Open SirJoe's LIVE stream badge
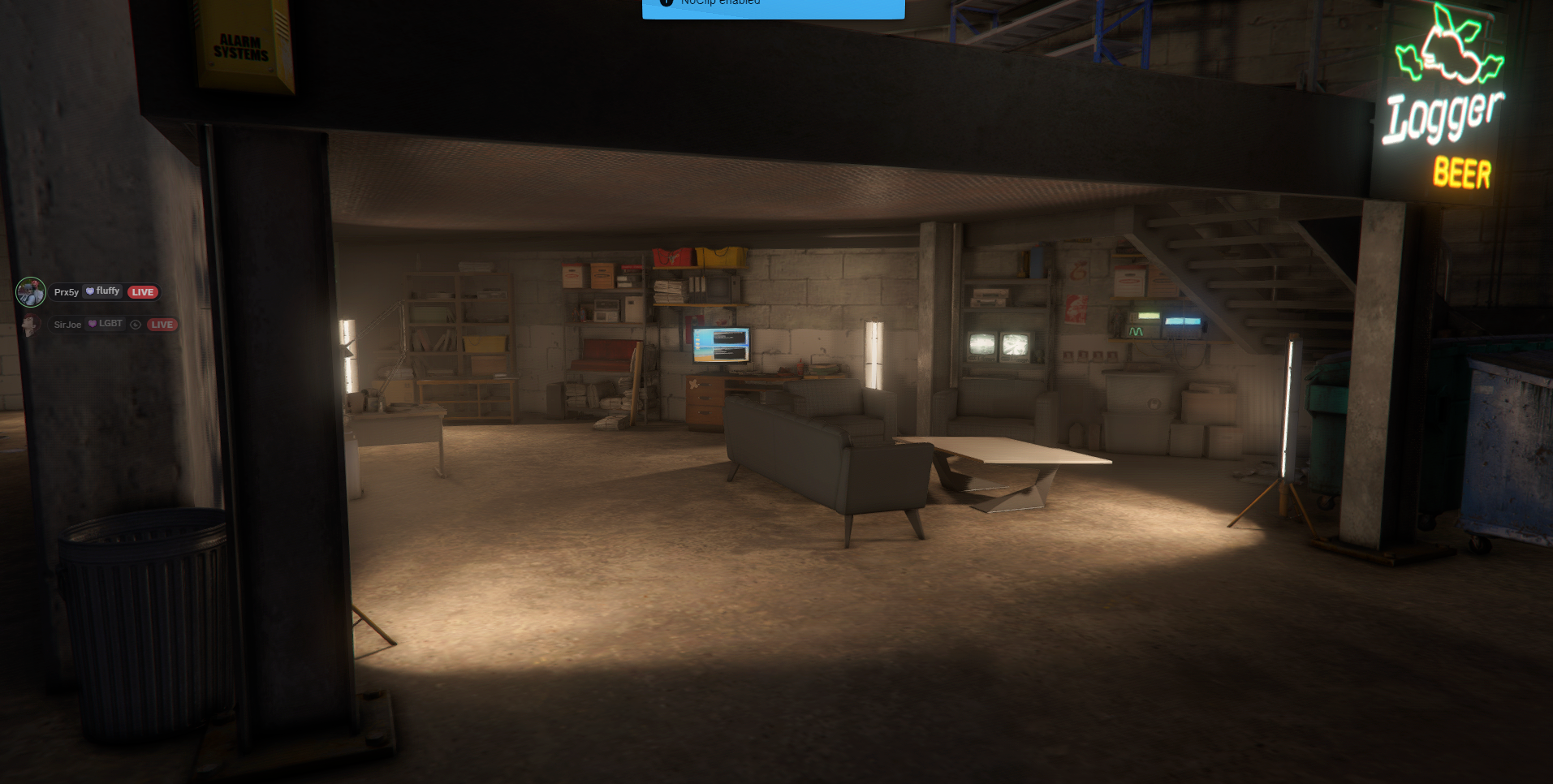The height and width of the screenshot is (784, 1553). click(x=162, y=325)
